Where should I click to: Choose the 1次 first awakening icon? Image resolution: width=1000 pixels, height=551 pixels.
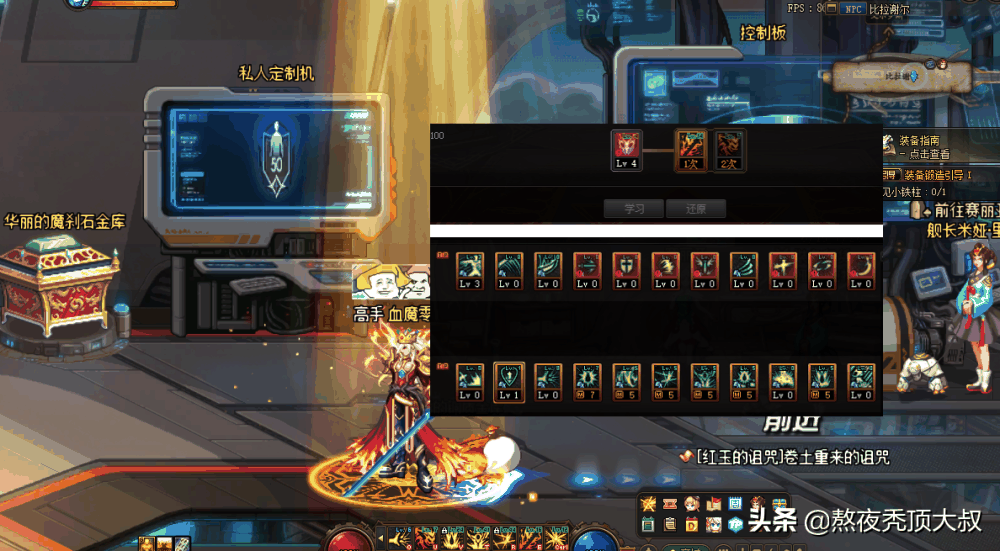(690, 150)
